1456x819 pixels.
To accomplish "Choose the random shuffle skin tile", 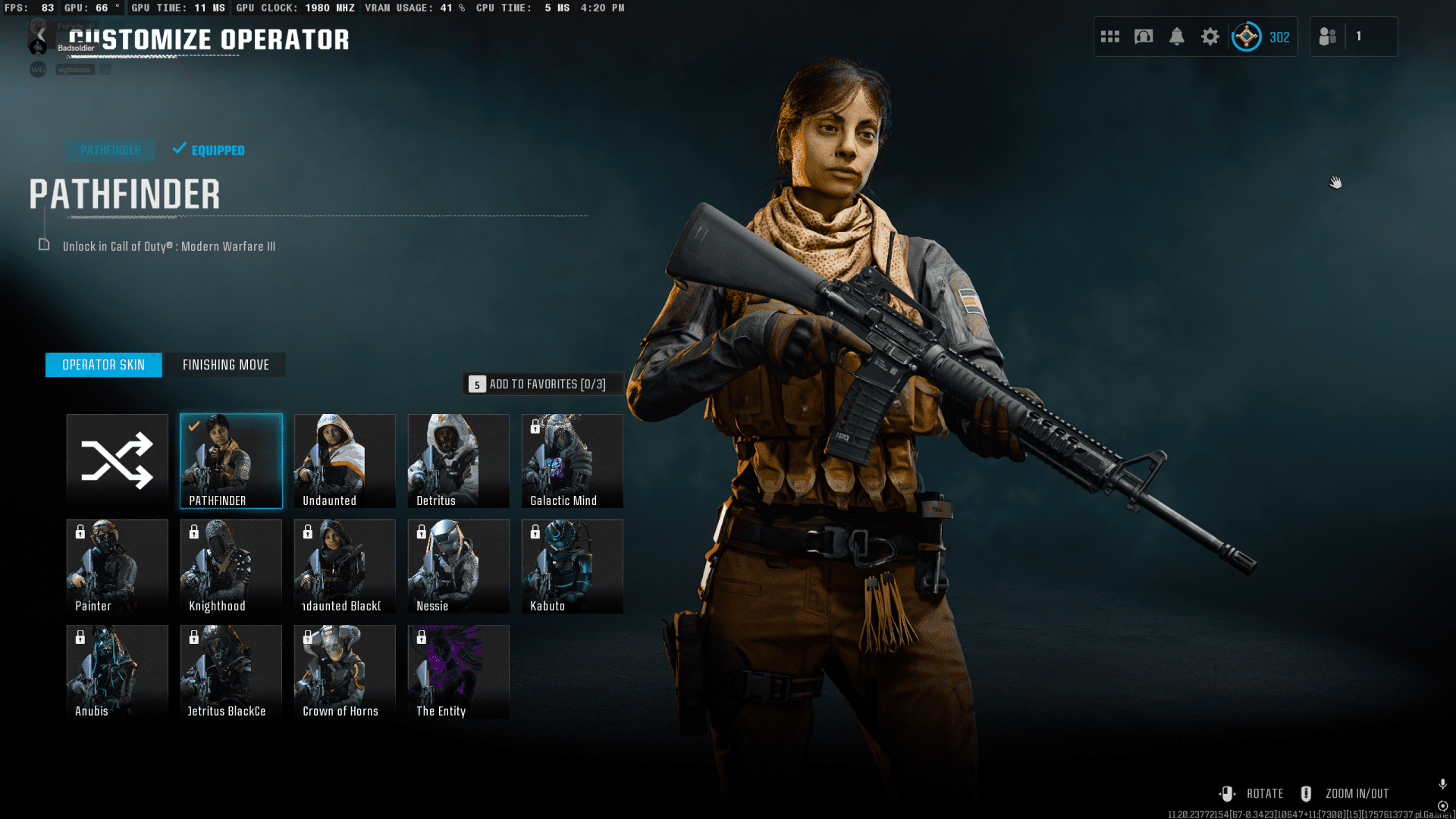I will click(x=118, y=460).
